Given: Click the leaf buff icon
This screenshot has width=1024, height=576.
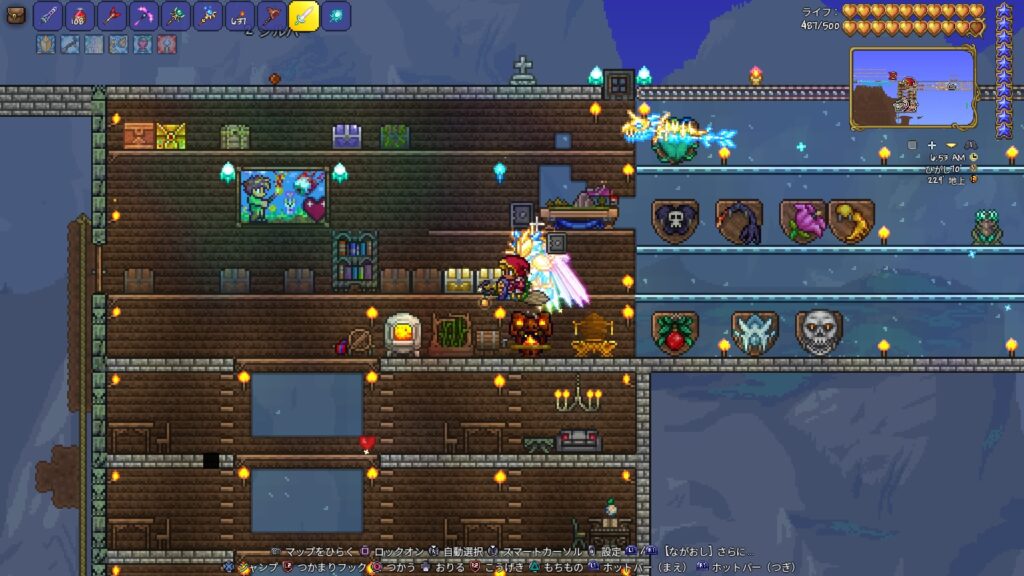Looking at the screenshot, I should [x=46, y=44].
